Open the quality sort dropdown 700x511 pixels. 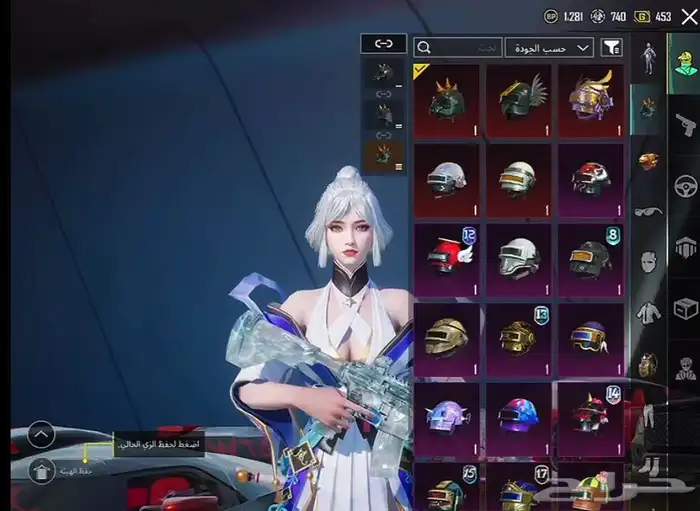tap(549, 47)
